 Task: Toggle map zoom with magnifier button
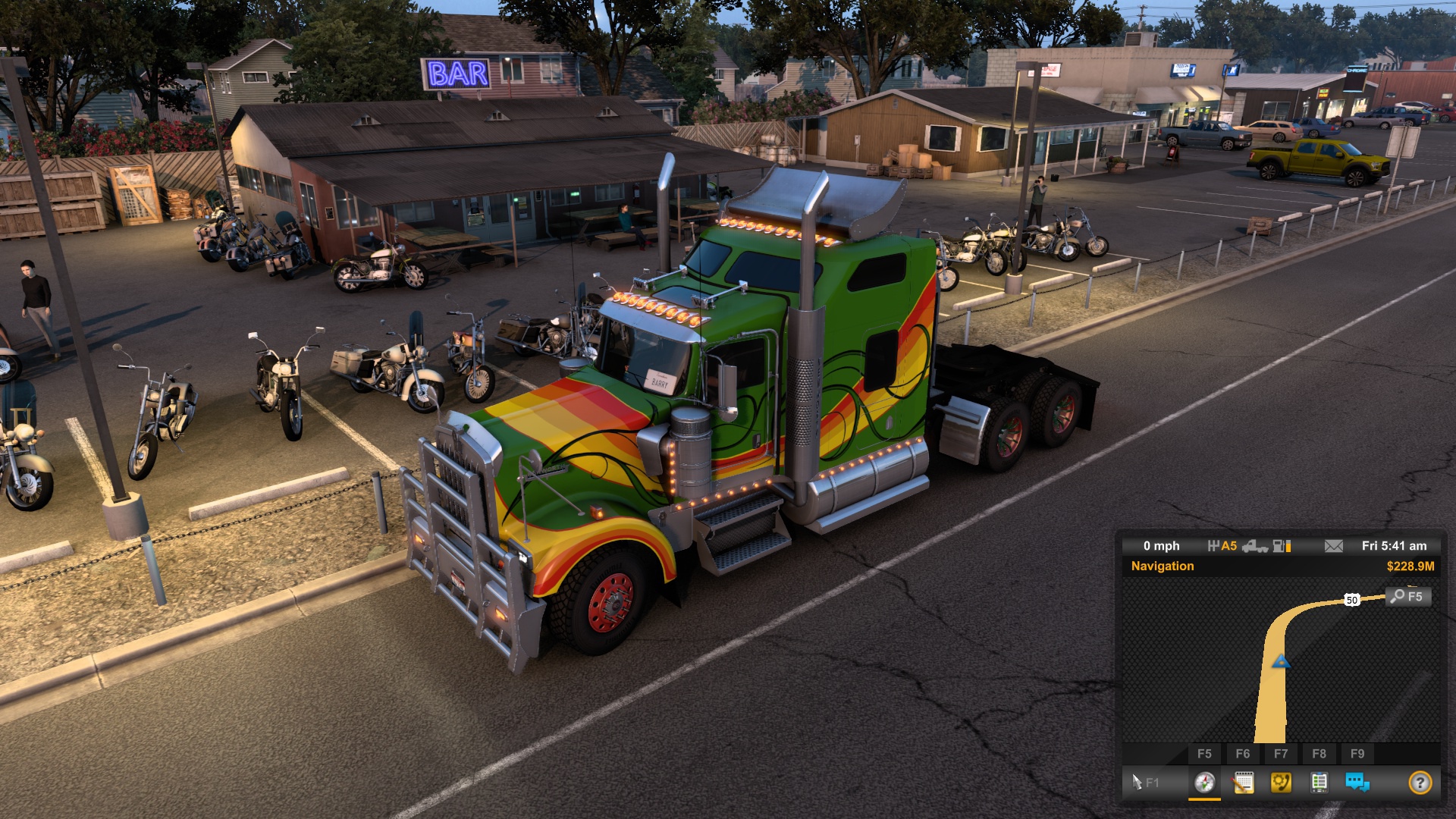tap(1407, 596)
